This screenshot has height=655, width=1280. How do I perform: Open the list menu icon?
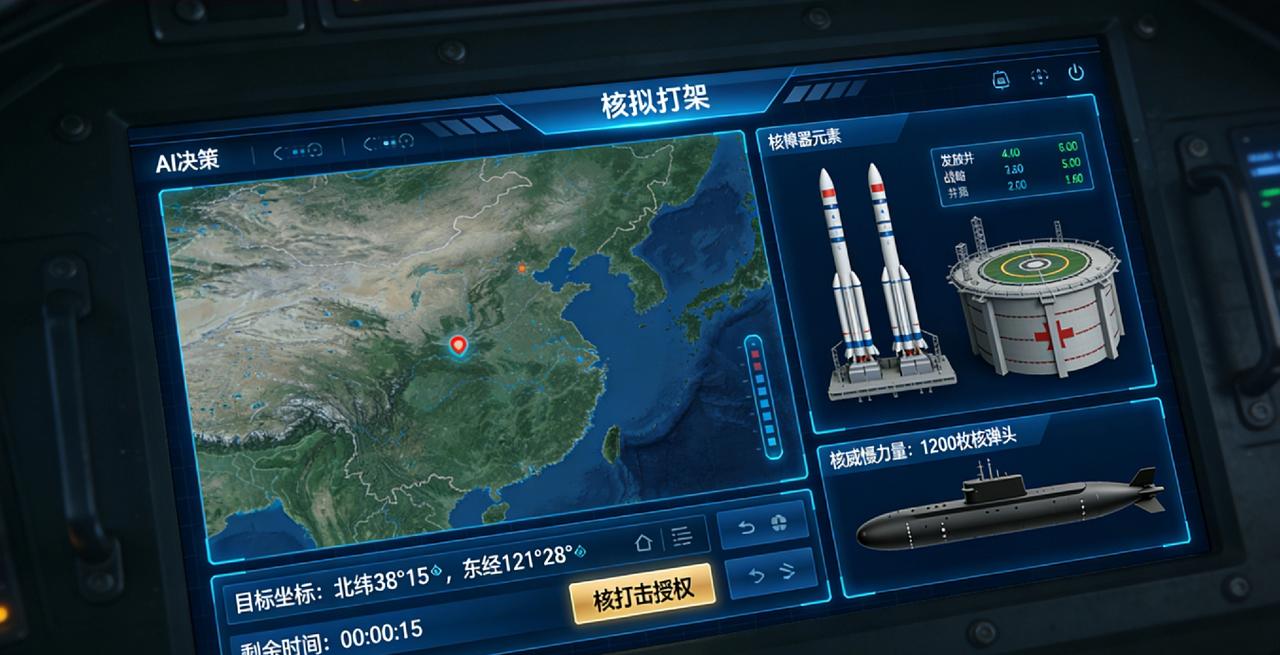point(682,537)
